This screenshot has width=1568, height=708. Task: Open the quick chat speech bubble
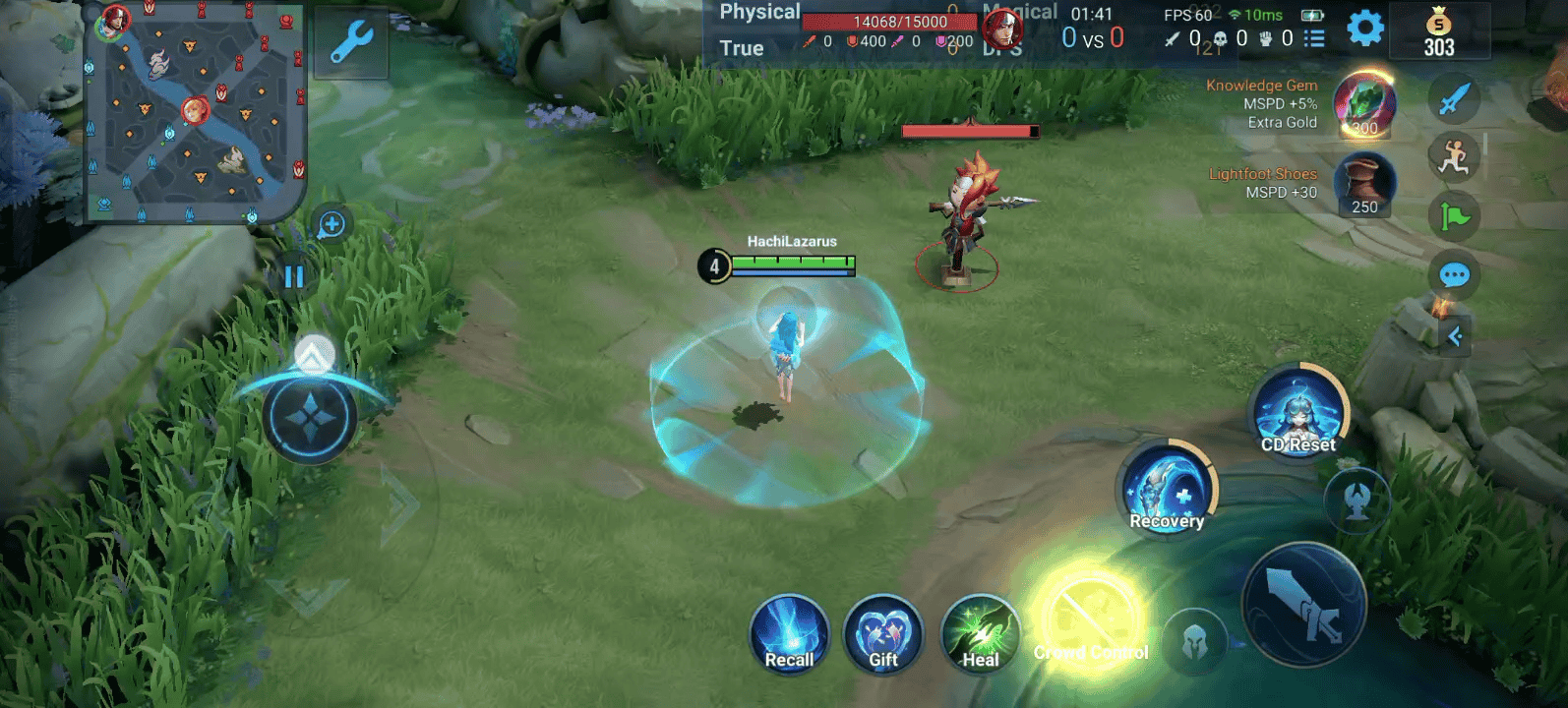point(1454,275)
